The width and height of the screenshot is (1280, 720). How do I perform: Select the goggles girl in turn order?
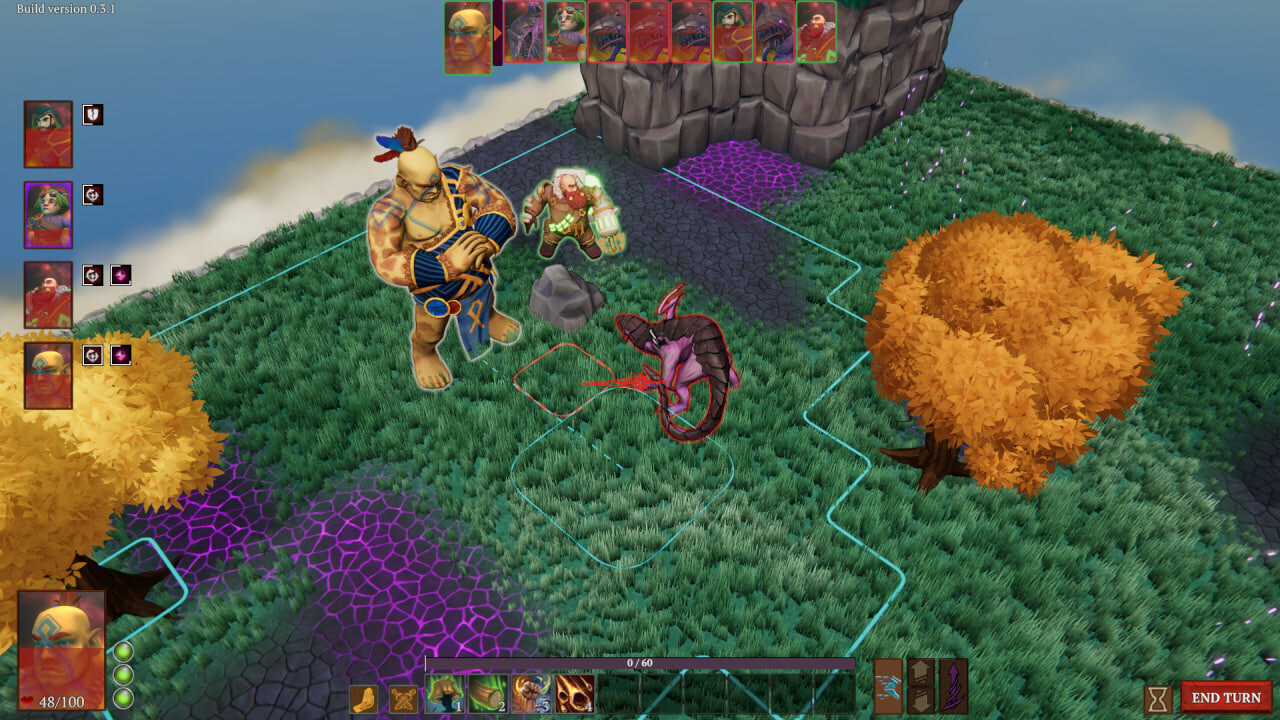point(566,33)
